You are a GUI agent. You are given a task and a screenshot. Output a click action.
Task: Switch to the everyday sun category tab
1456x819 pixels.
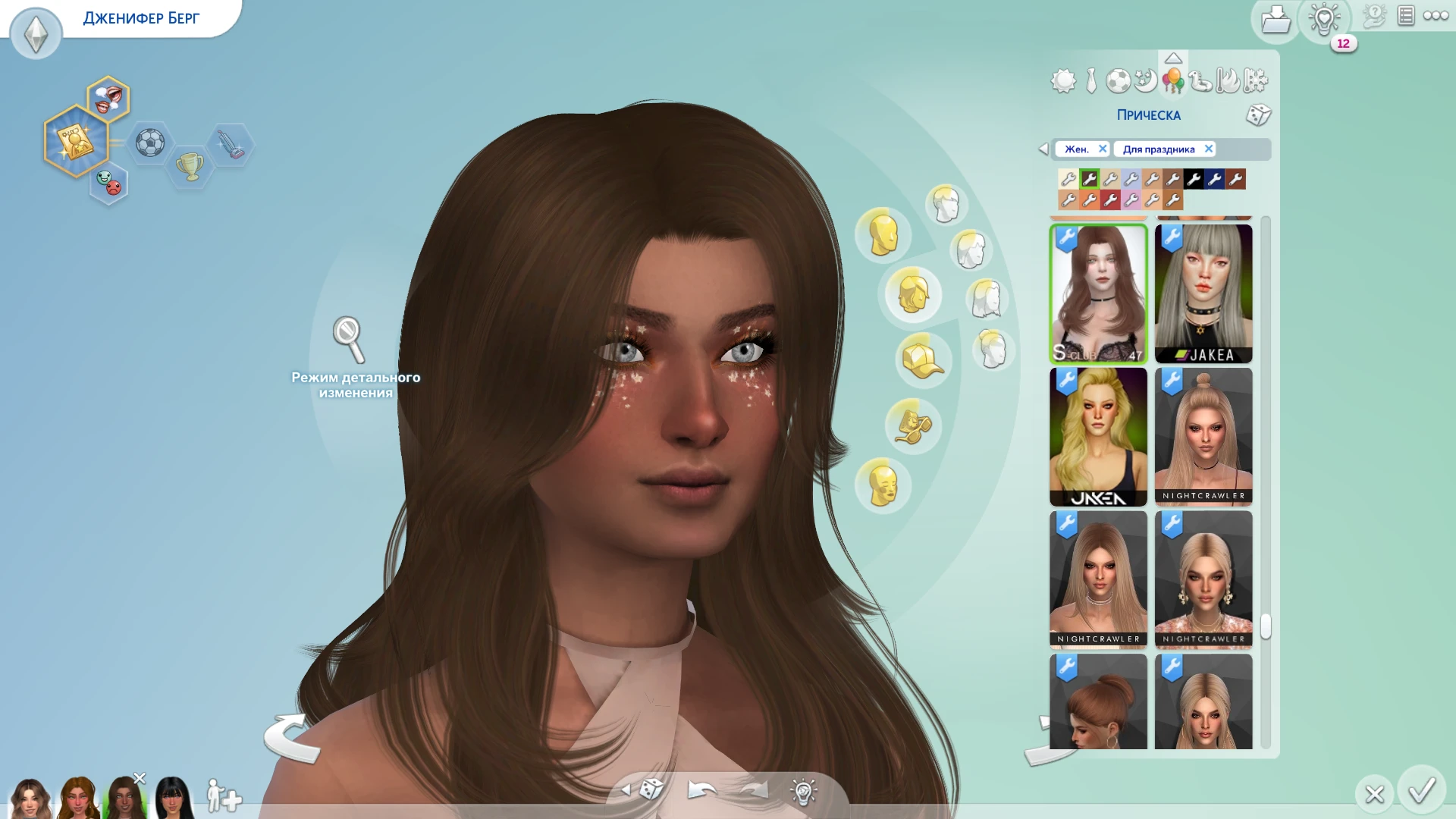(x=1062, y=80)
